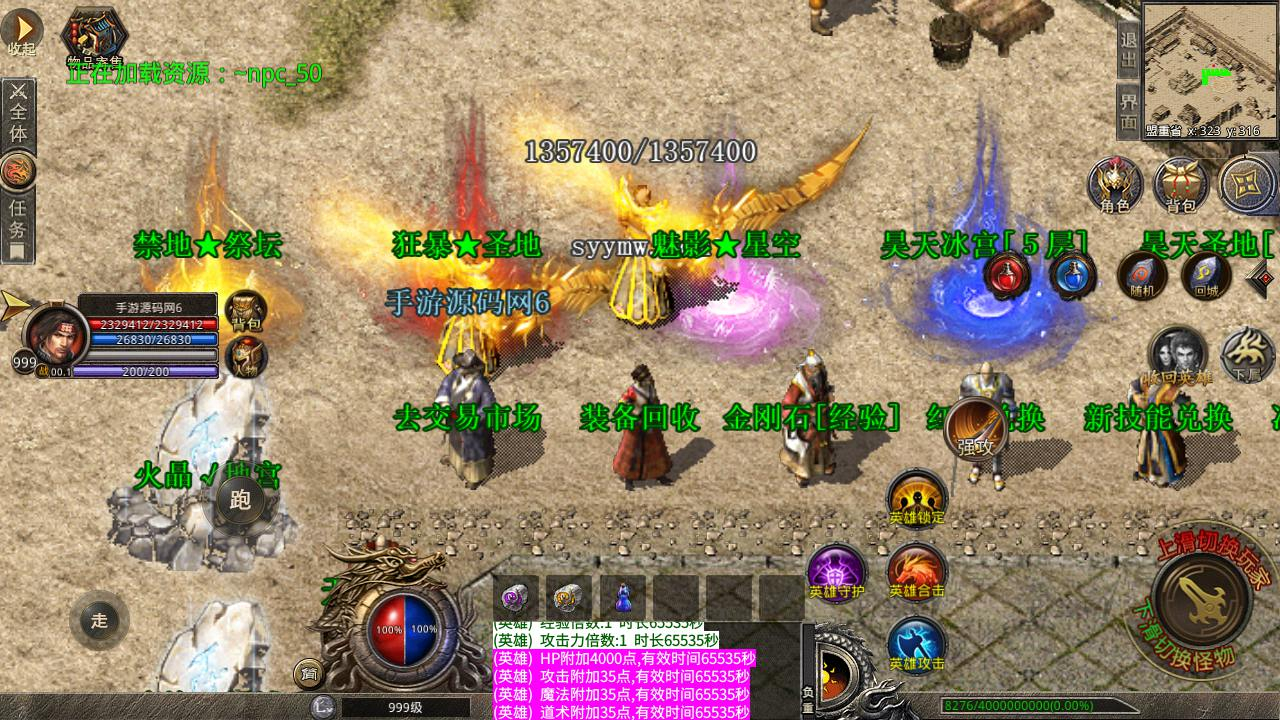
Task: Switch to 走 walk mode
Action: [x=99, y=620]
